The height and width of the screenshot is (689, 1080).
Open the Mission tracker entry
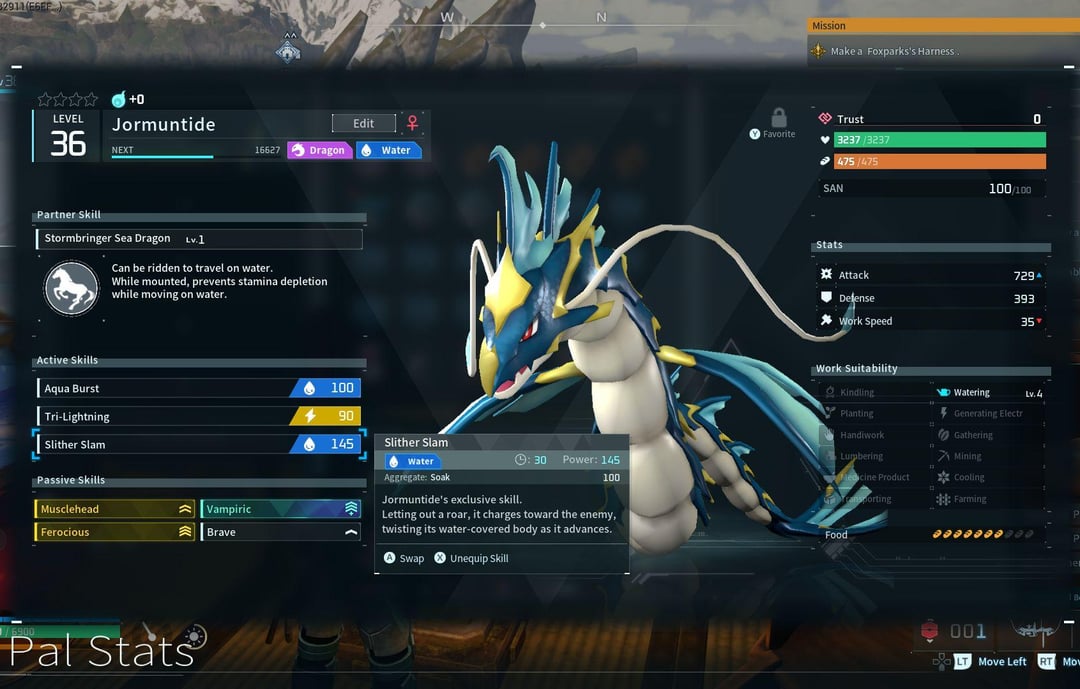click(x=940, y=51)
